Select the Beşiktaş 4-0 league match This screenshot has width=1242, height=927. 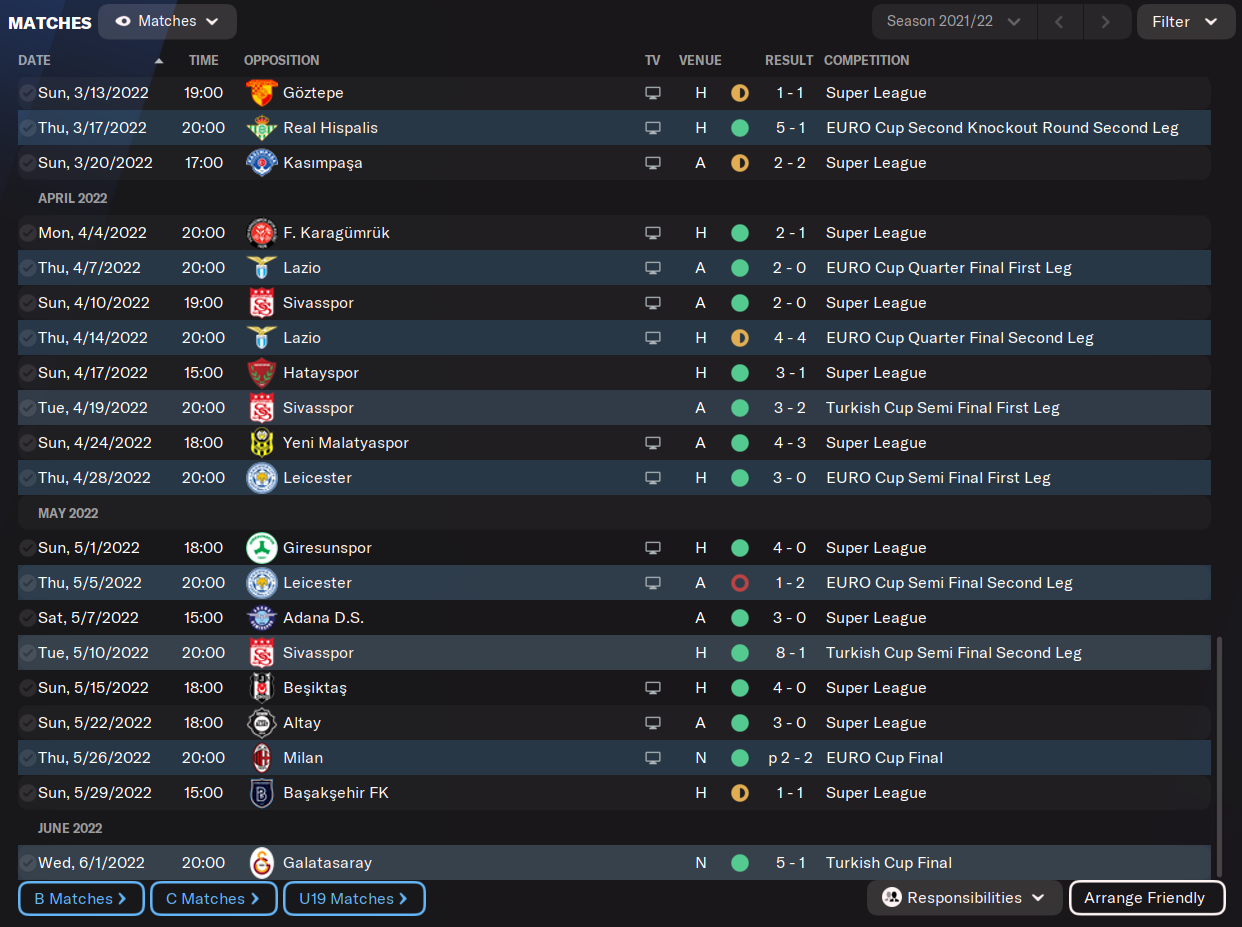click(x=314, y=688)
